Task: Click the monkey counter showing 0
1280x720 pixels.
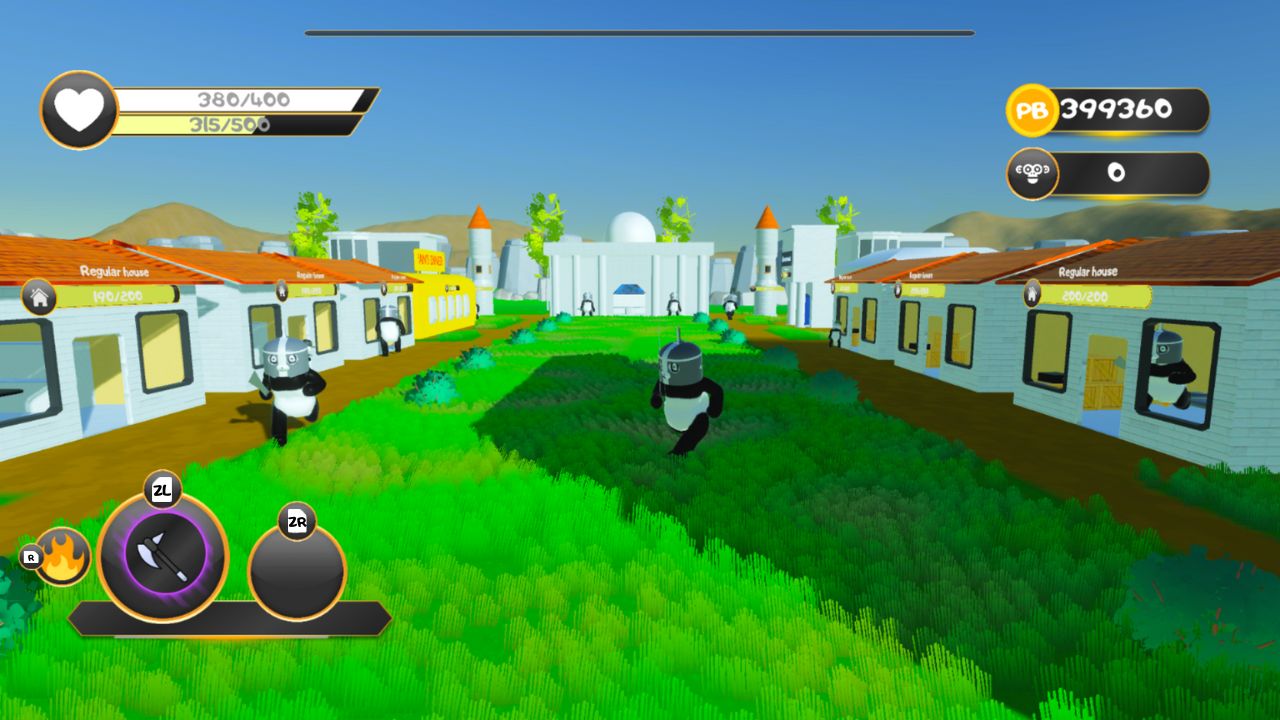Action: tap(1118, 172)
